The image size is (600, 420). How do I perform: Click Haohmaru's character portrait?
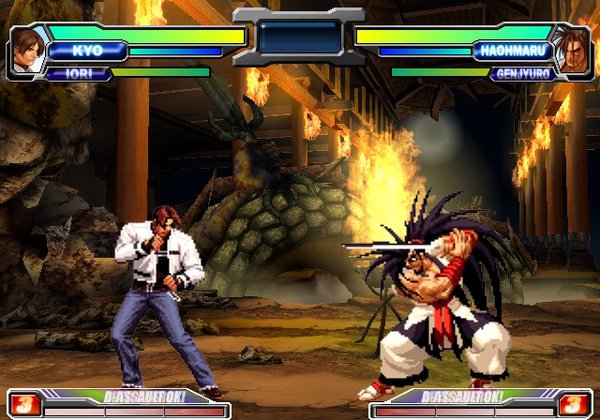pos(572,49)
